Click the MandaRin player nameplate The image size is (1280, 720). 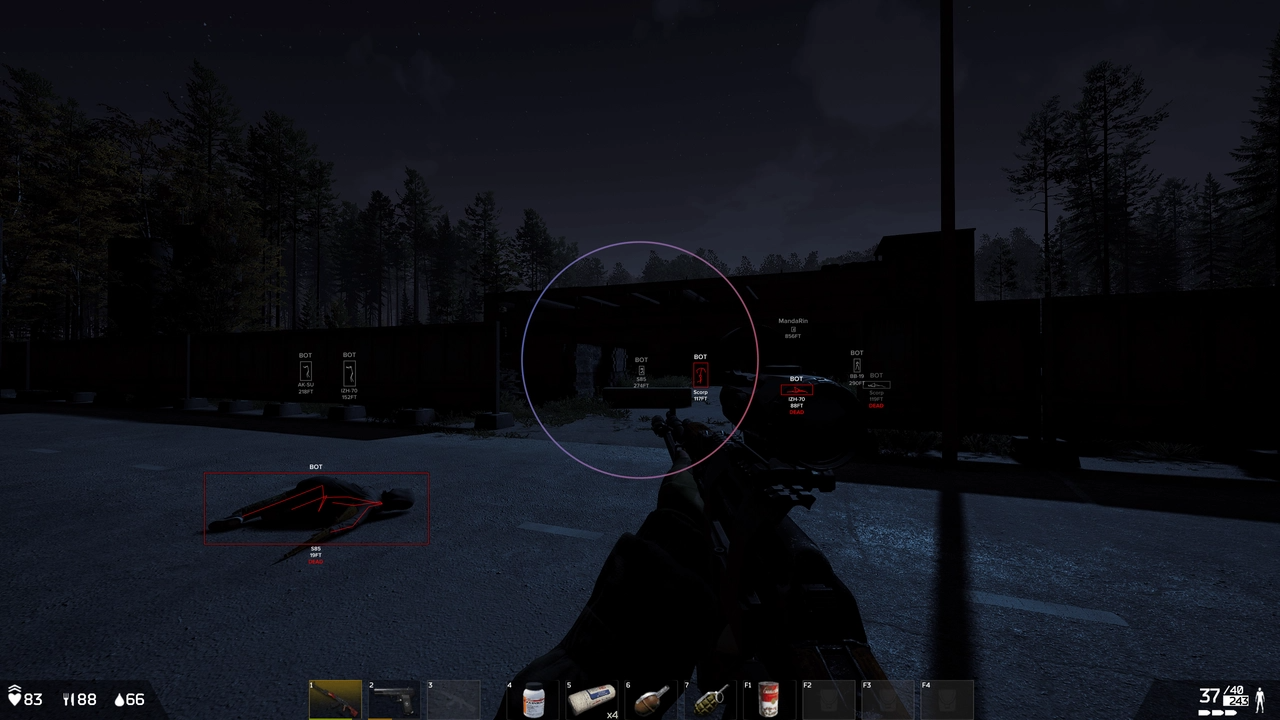click(x=791, y=322)
